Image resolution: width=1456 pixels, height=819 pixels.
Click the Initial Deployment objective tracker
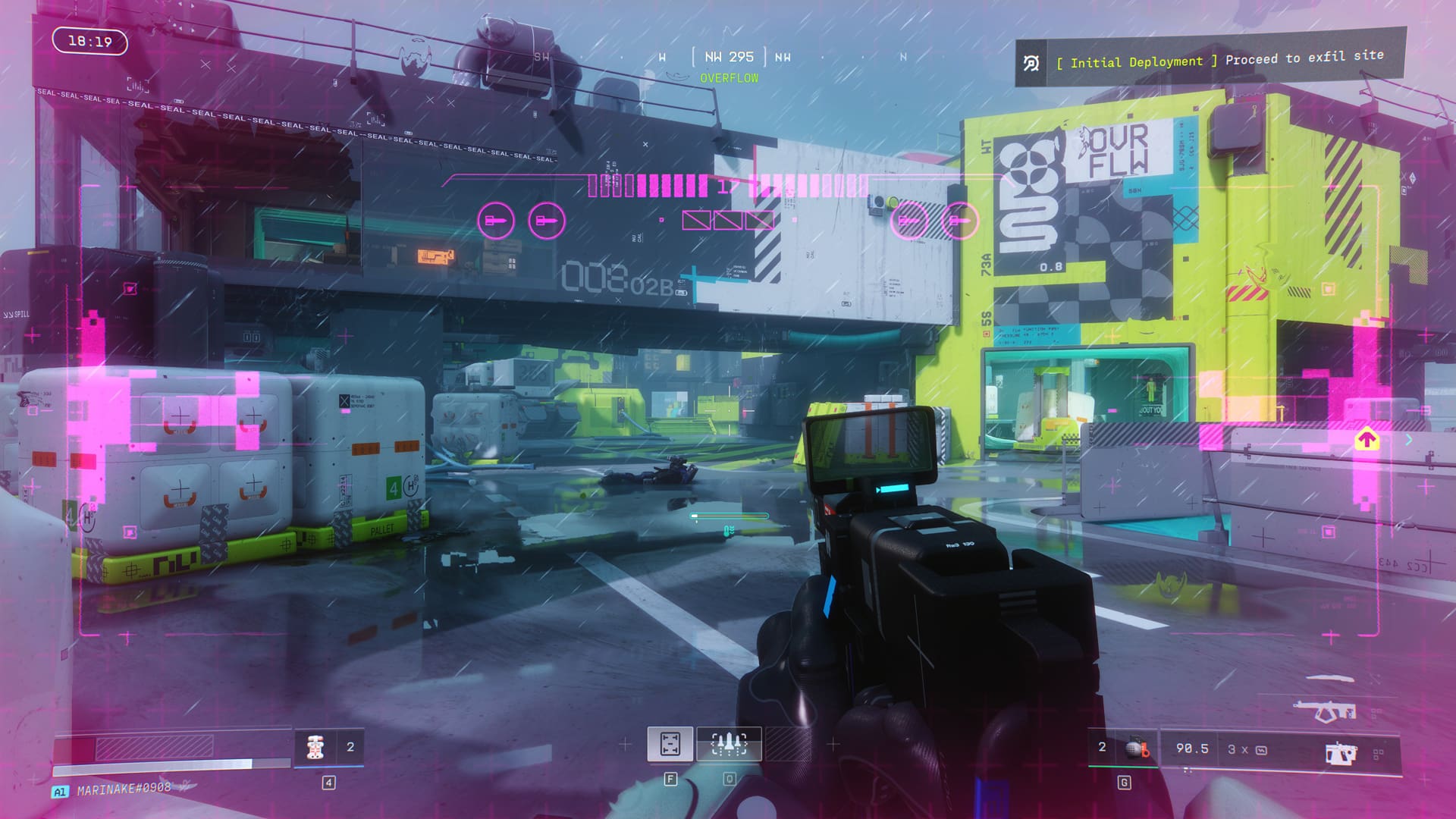tap(1210, 61)
